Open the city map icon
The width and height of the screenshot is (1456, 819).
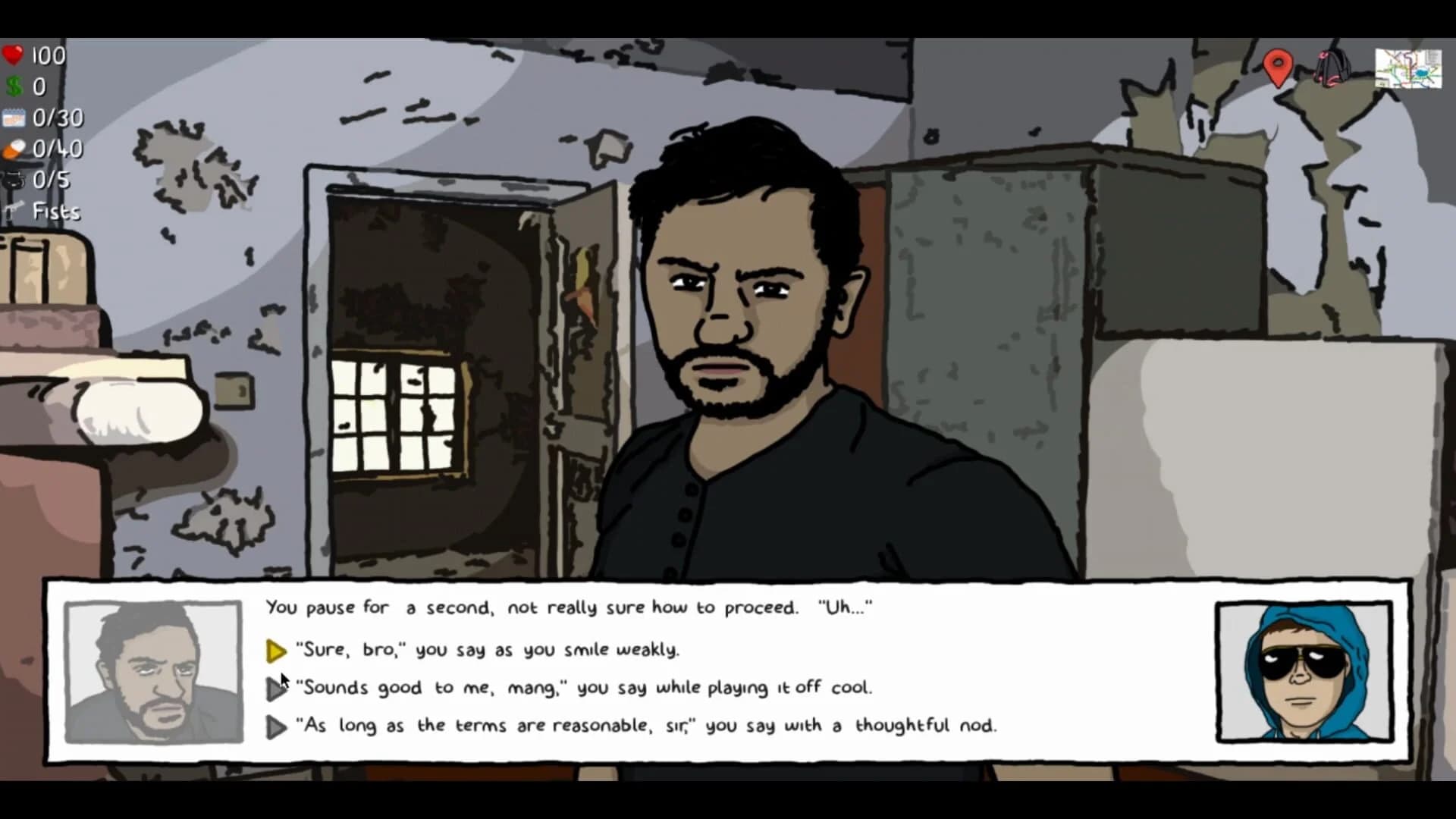(1408, 69)
